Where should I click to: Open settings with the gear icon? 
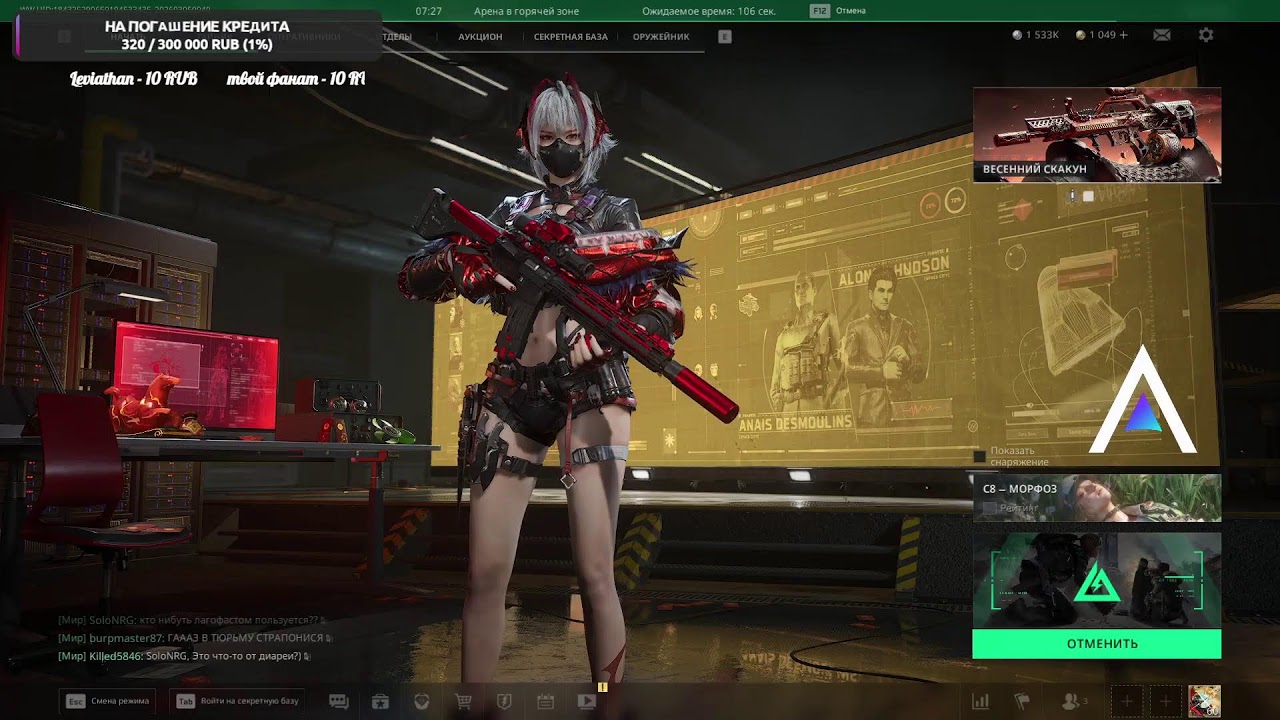pyautogui.click(x=1206, y=35)
